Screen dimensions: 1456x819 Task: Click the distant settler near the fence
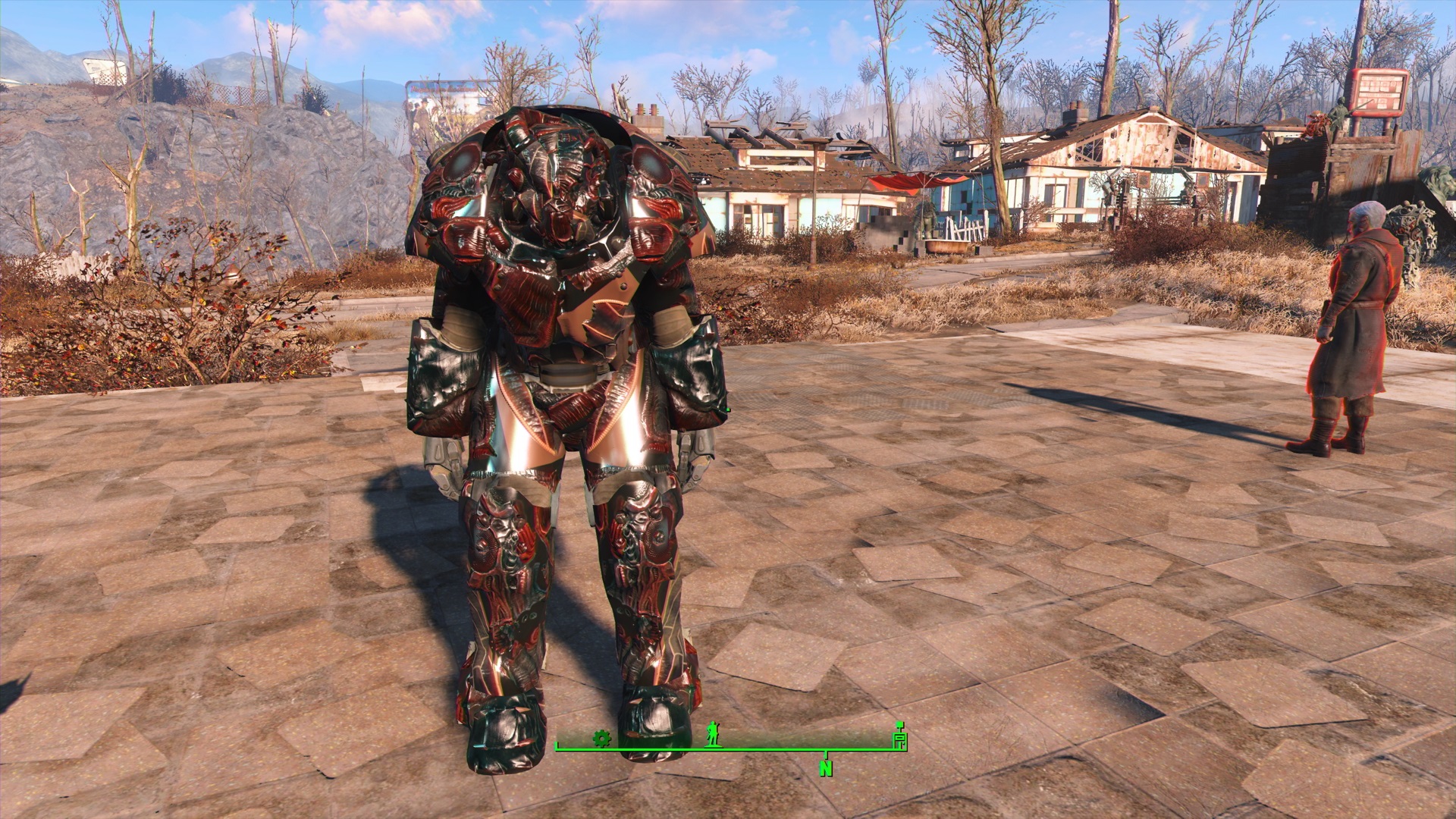927,216
